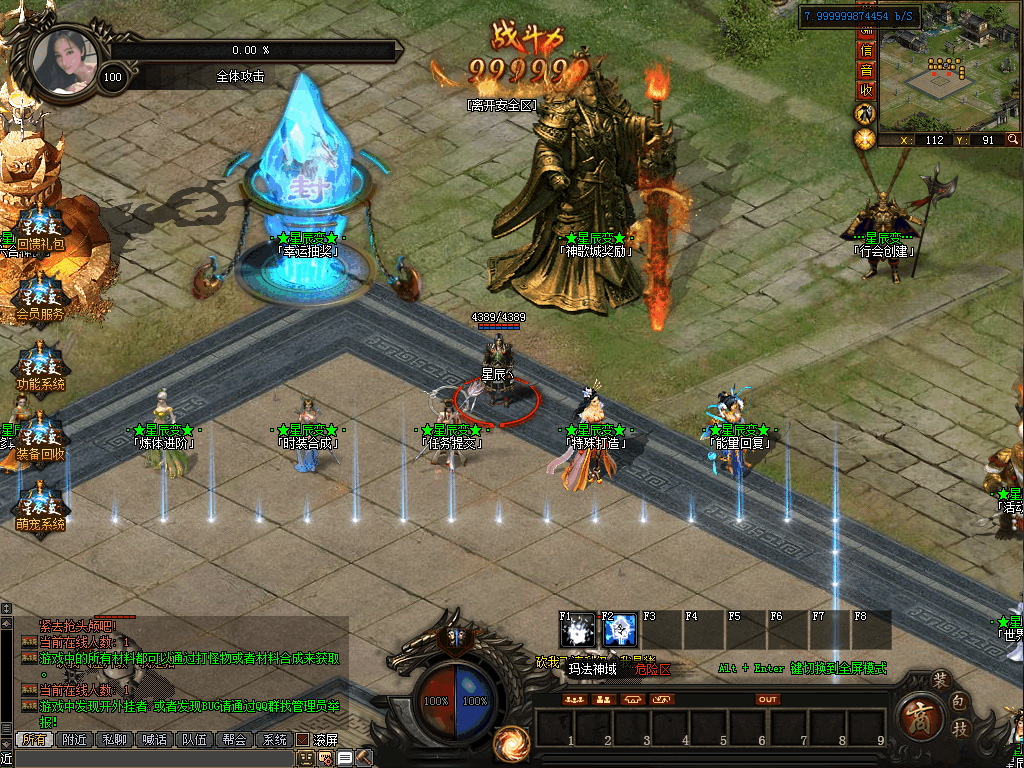The height and width of the screenshot is (768, 1024).
Task: Switch chat to the 队伍 tab
Action: [194, 740]
